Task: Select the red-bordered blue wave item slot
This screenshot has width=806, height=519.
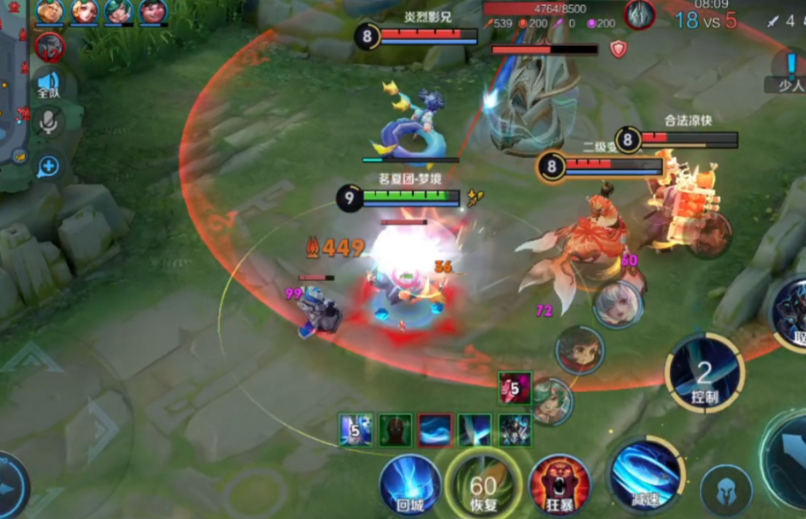Action: (435, 430)
